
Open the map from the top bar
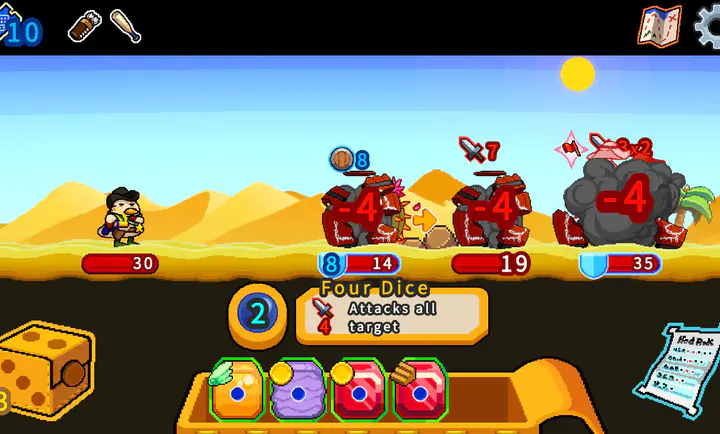pyautogui.click(x=659, y=26)
